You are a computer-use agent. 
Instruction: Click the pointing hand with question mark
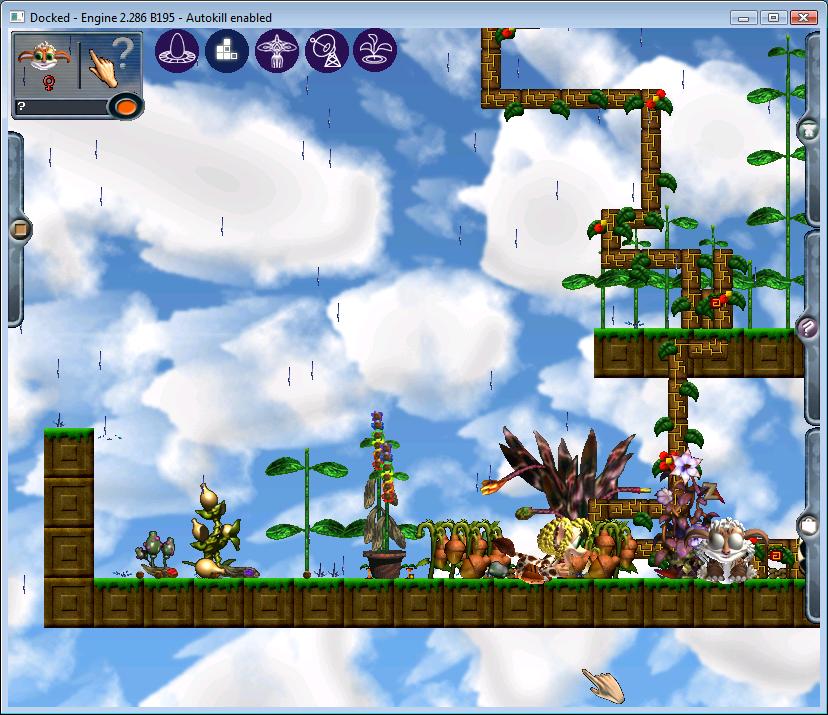[108, 64]
